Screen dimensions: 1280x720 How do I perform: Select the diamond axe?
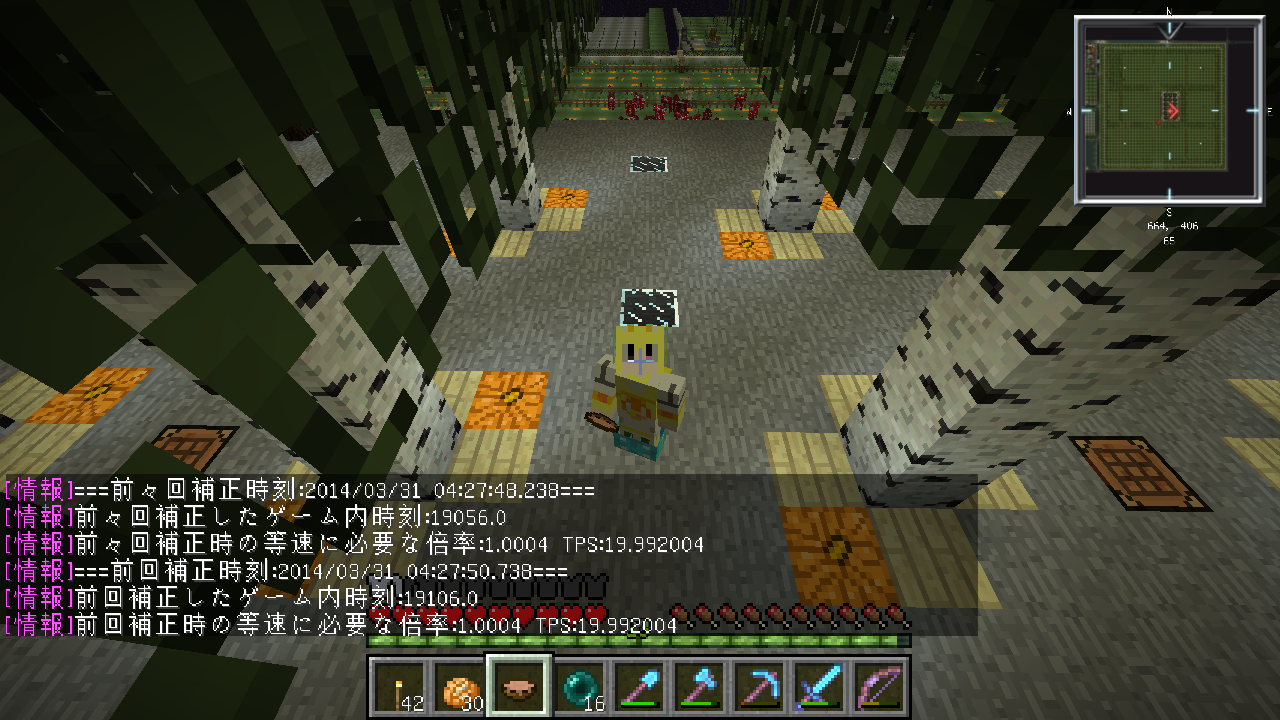tap(698, 688)
